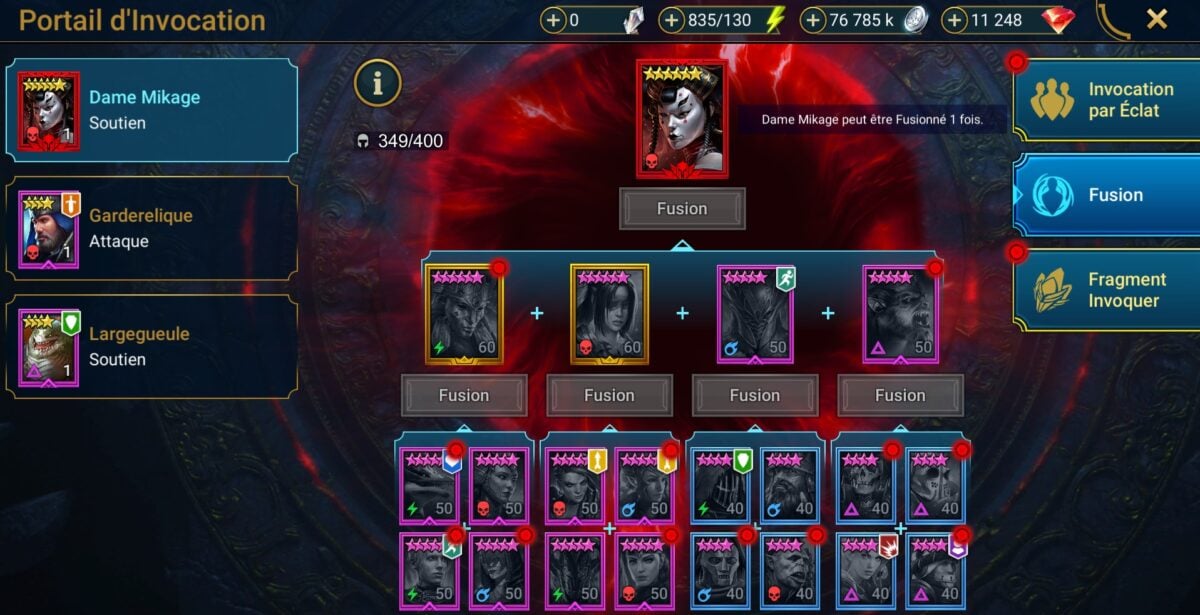This screenshot has height=615, width=1200.
Task: Select the level 60 green-affinity gold champion
Action: [x=464, y=314]
